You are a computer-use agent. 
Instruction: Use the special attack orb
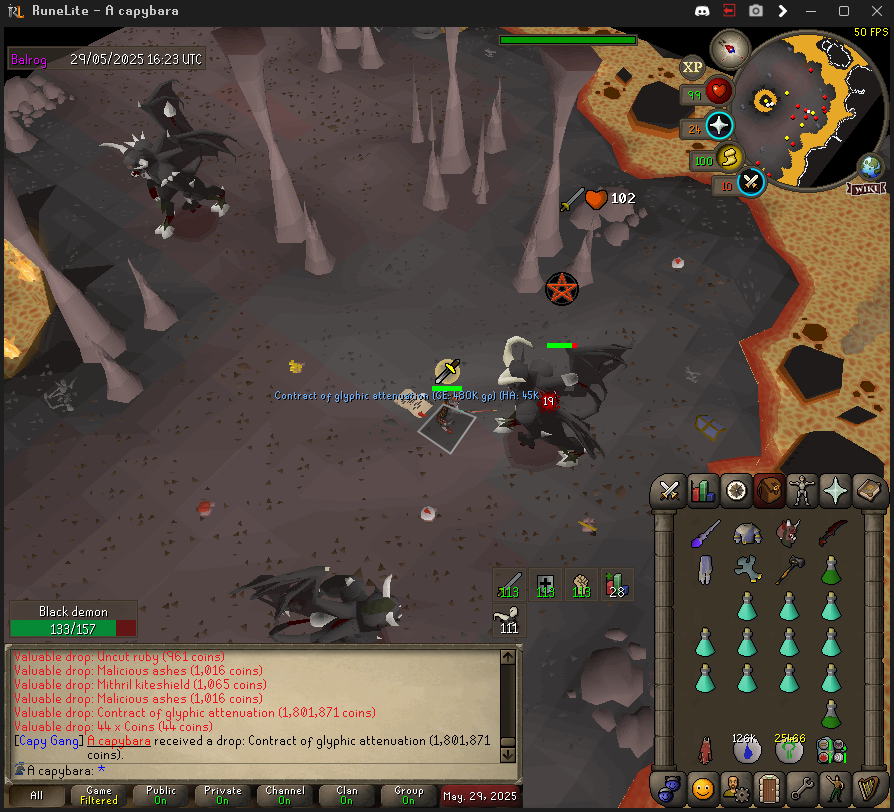click(752, 183)
